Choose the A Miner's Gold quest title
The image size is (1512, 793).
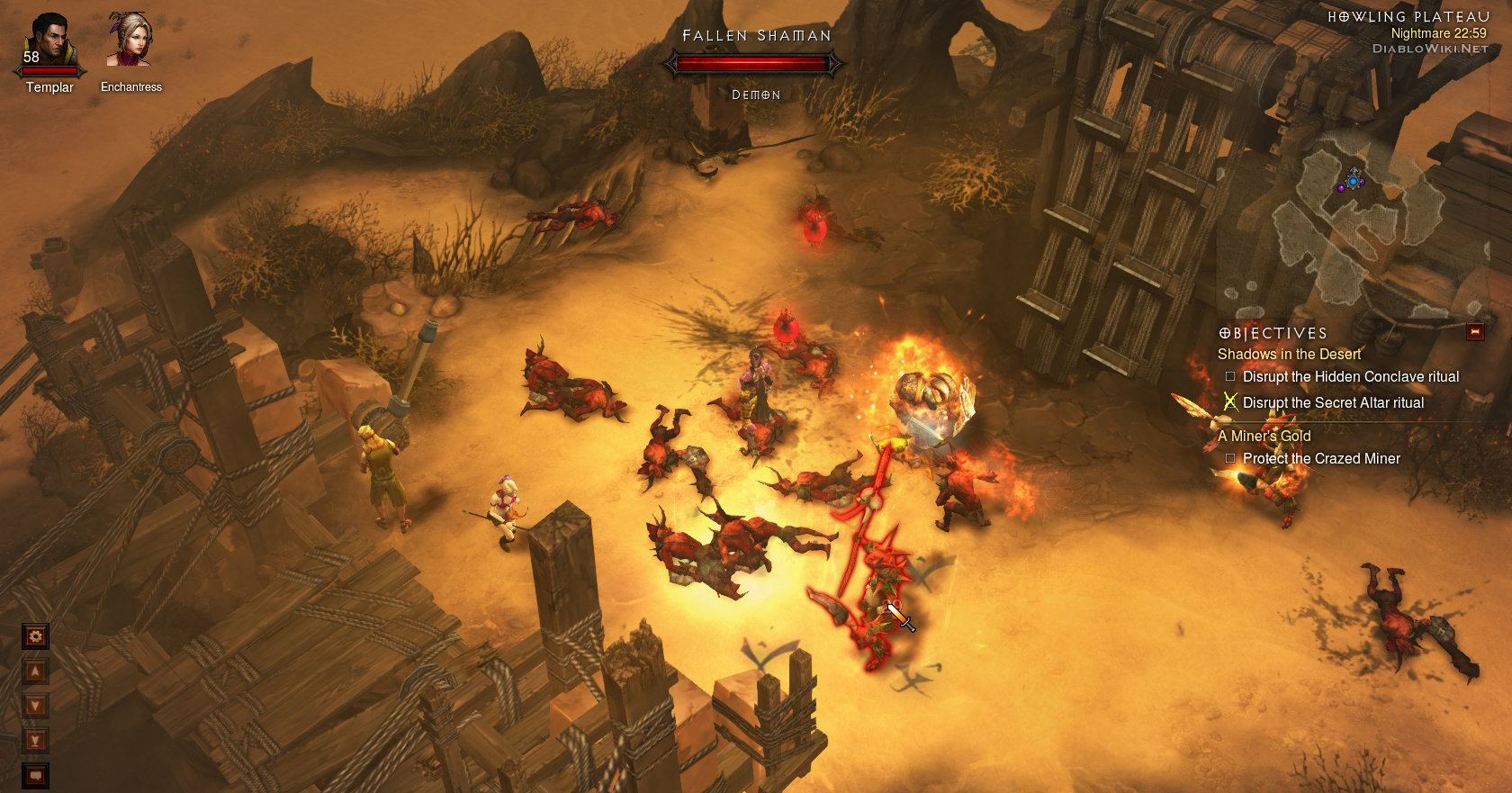[x=1264, y=436]
